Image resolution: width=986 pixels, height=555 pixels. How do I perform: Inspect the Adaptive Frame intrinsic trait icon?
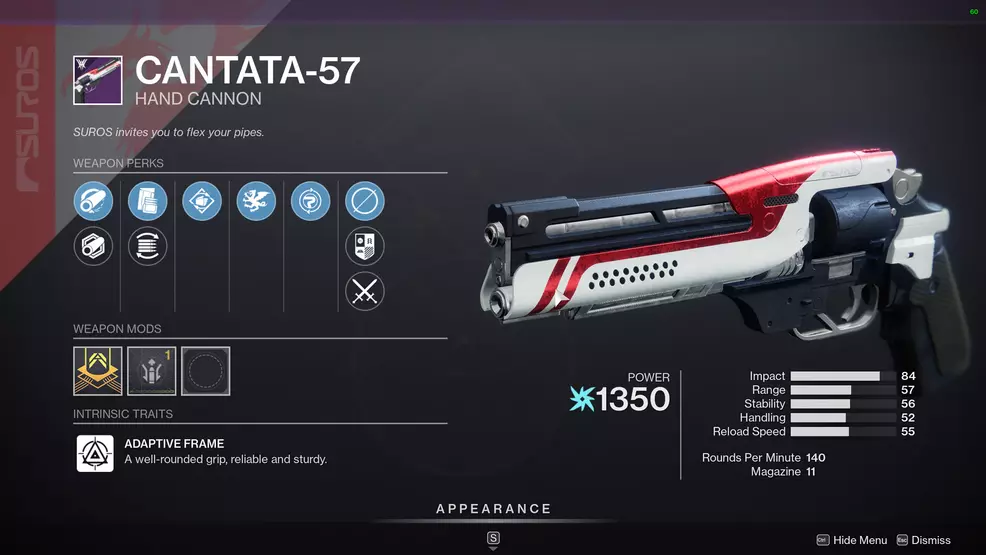(x=95, y=453)
